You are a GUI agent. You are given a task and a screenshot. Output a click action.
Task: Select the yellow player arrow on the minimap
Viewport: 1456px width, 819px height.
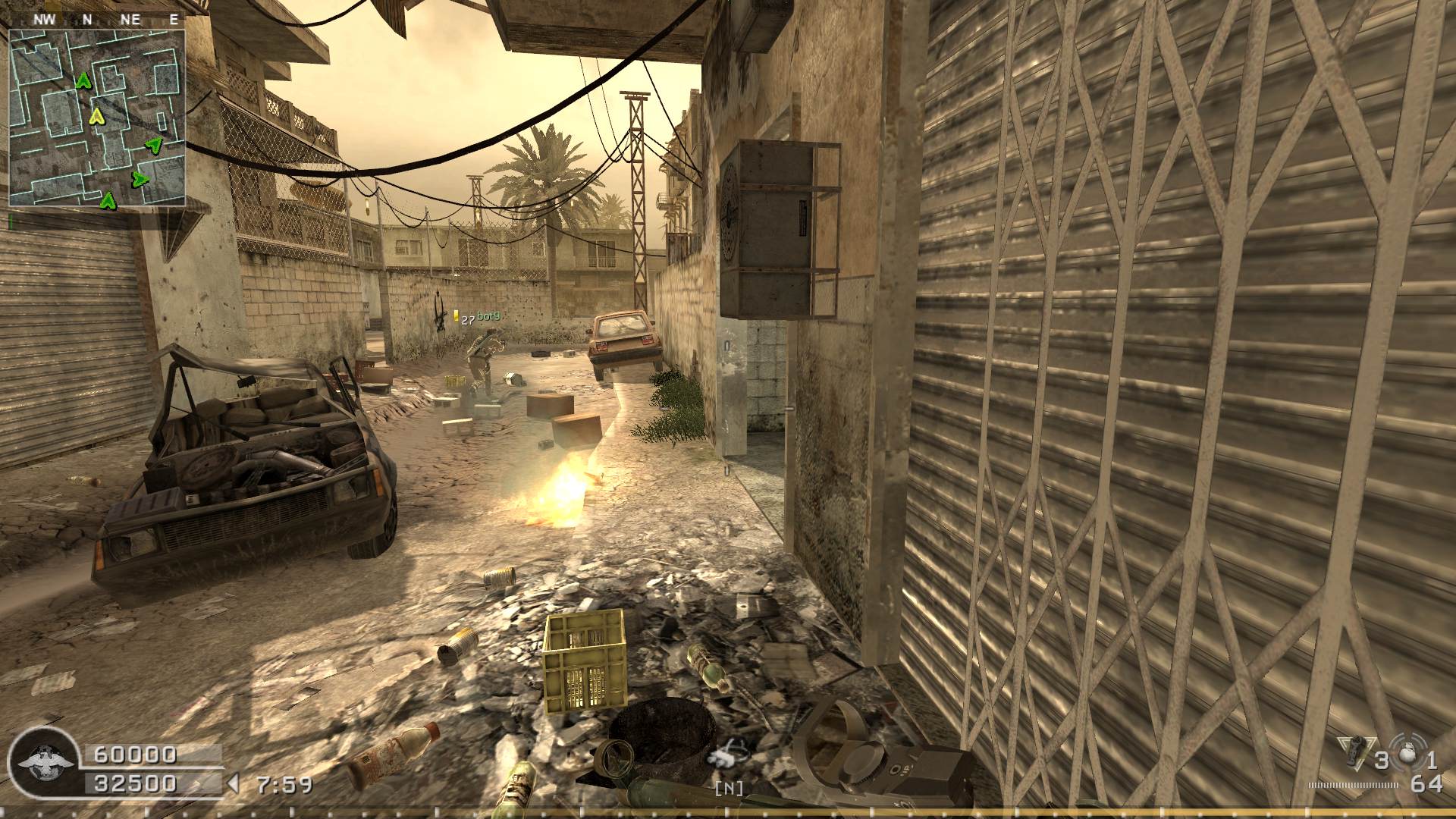click(x=96, y=116)
